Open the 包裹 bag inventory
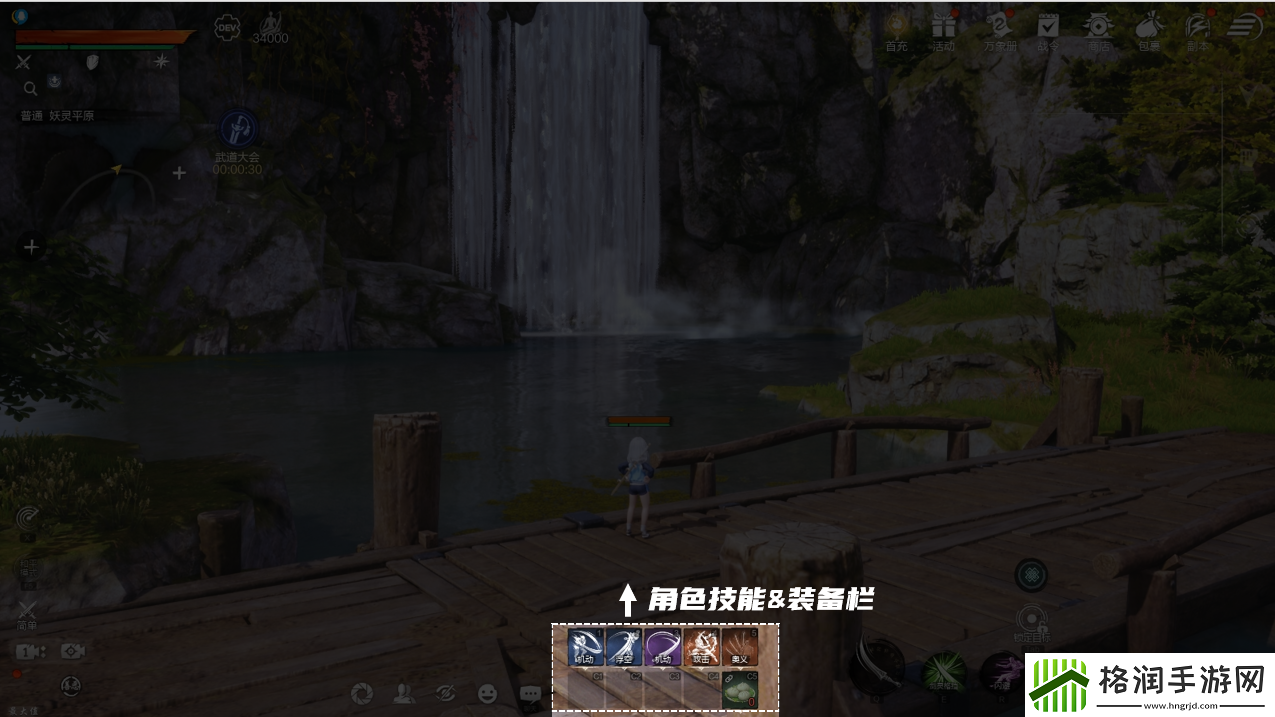Image resolution: width=1275 pixels, height=717 pixels. [1149, 27]
